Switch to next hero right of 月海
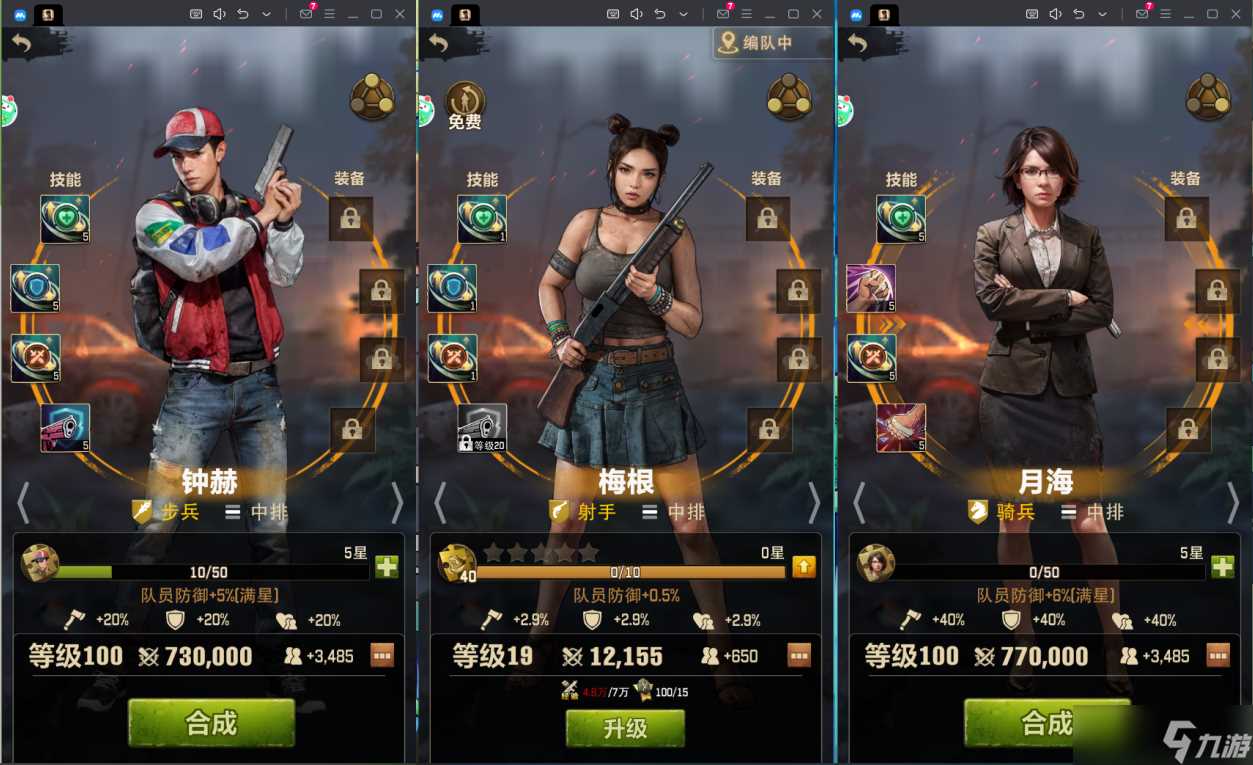Viewport: 1253px width, 765px height. [1232, 504]
